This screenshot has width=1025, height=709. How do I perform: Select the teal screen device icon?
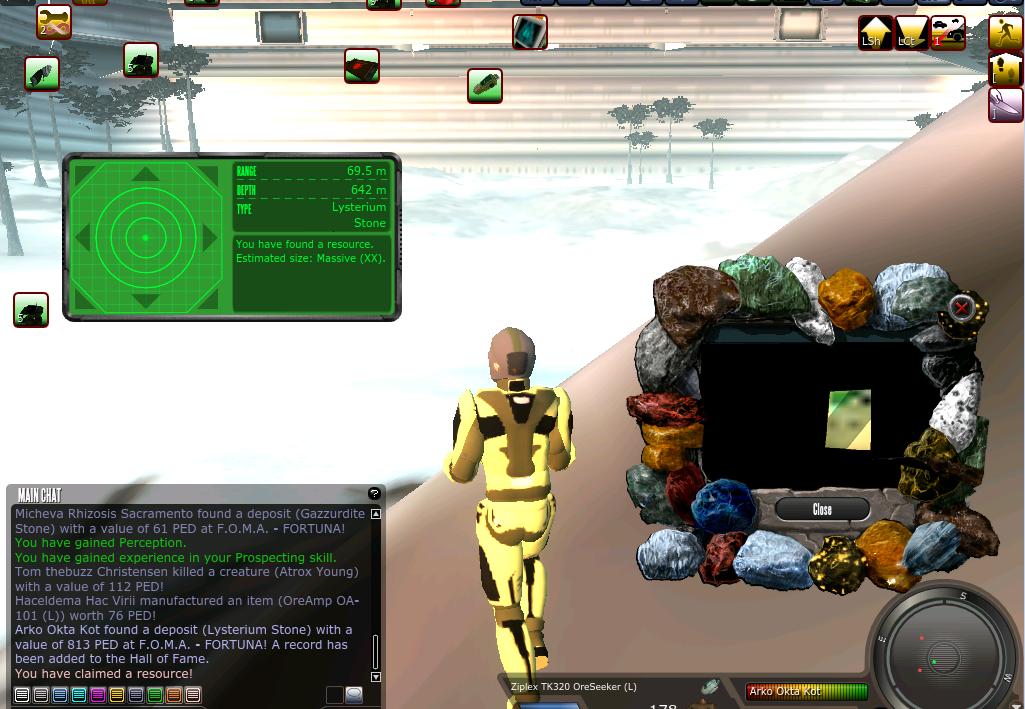click(530, 32)
